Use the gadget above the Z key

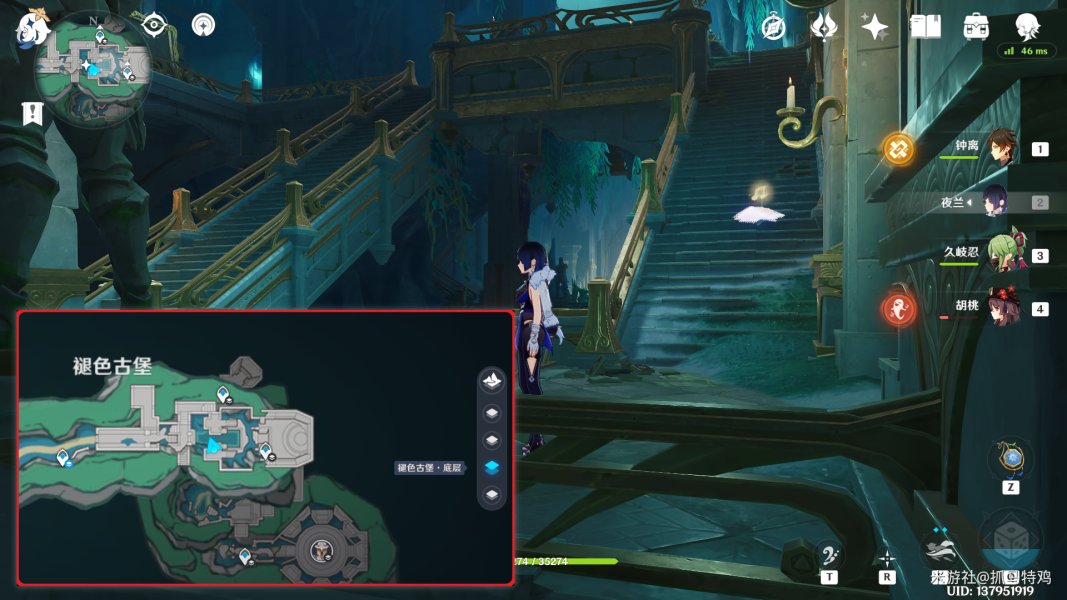point(1011,459)
